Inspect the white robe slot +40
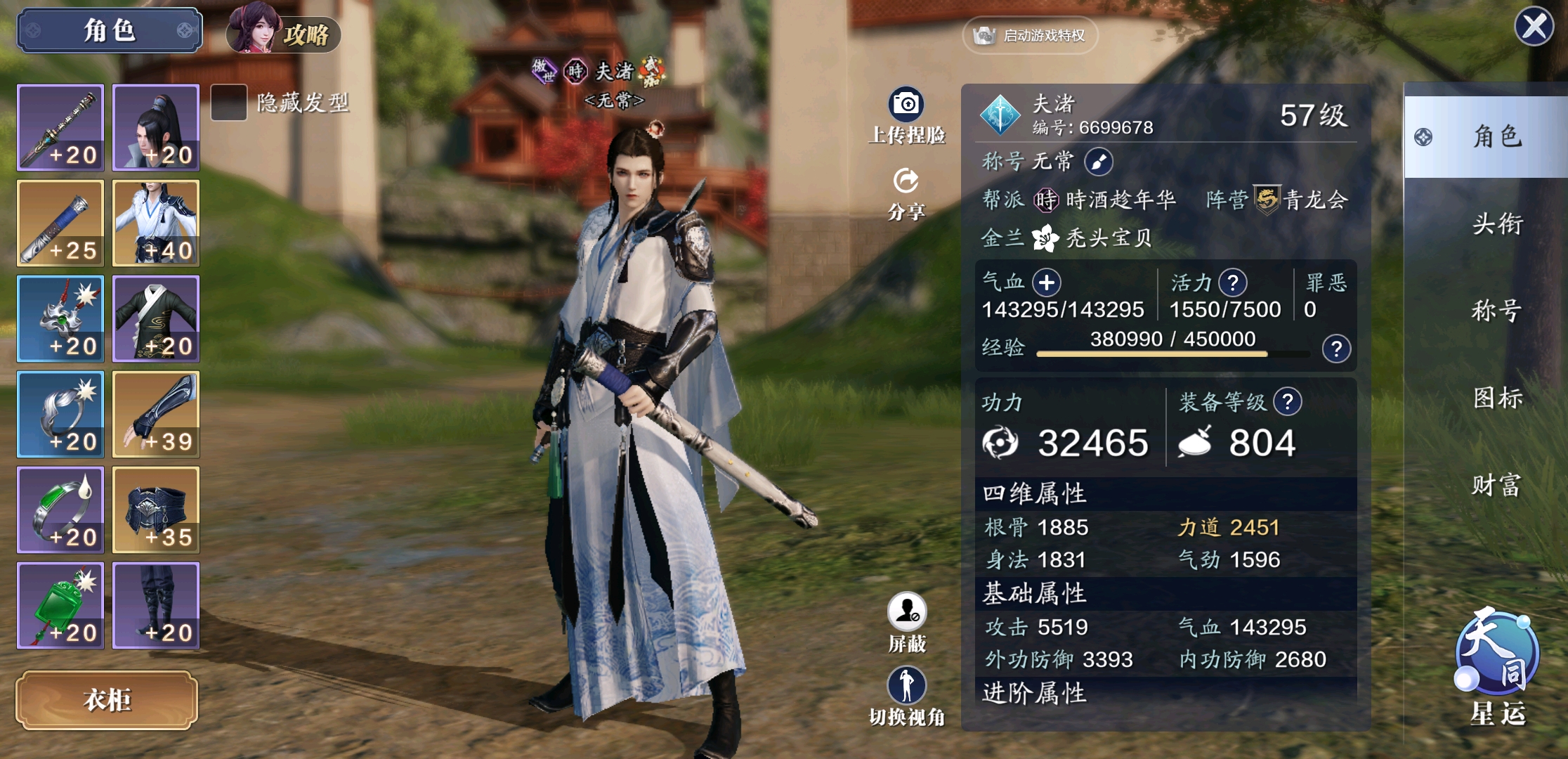1568x759 pixels. tap(156, 223)
